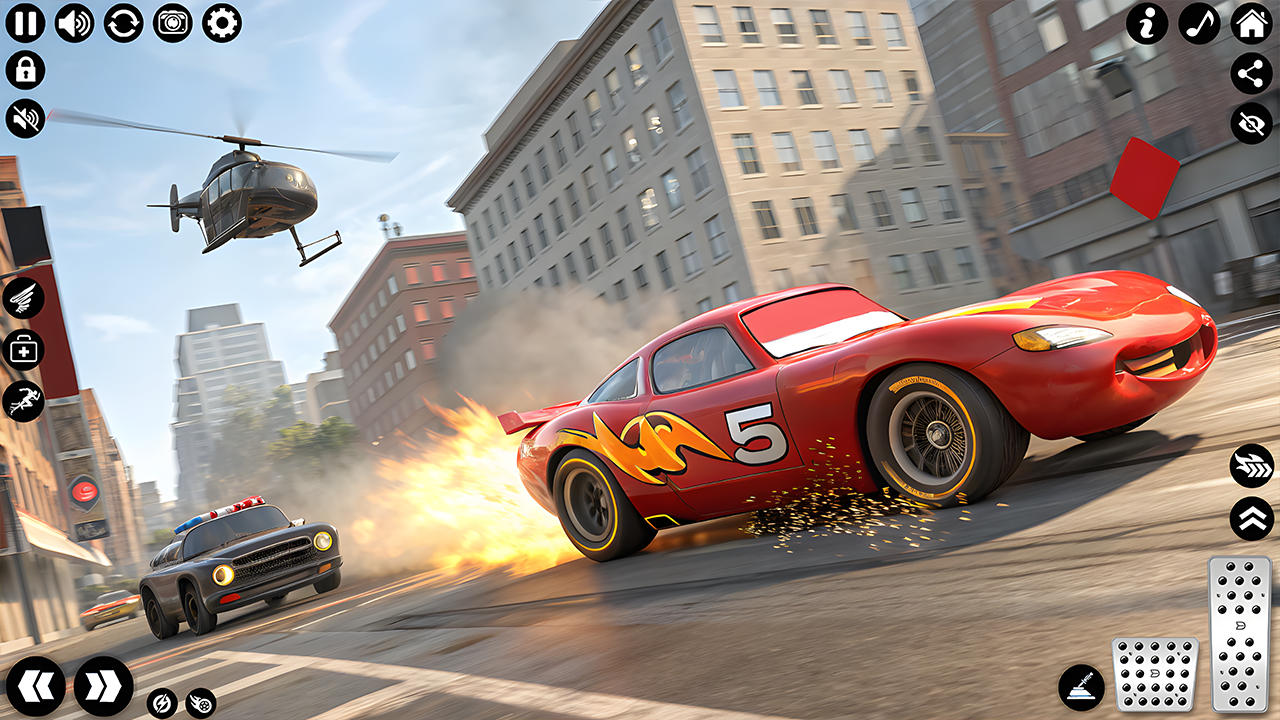
Task: Click the share icon
Action: [1251, 73]
